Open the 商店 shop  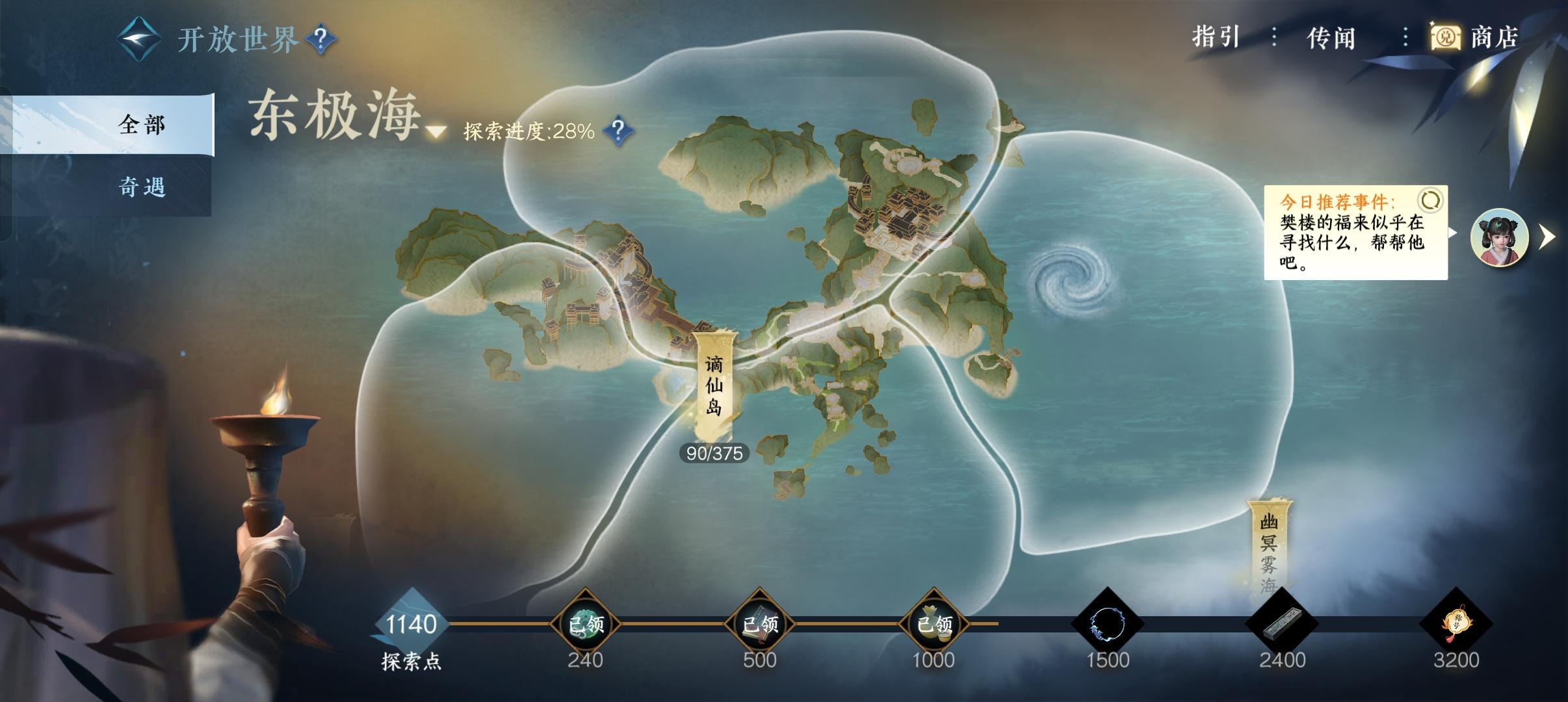tap(1476, 38)
